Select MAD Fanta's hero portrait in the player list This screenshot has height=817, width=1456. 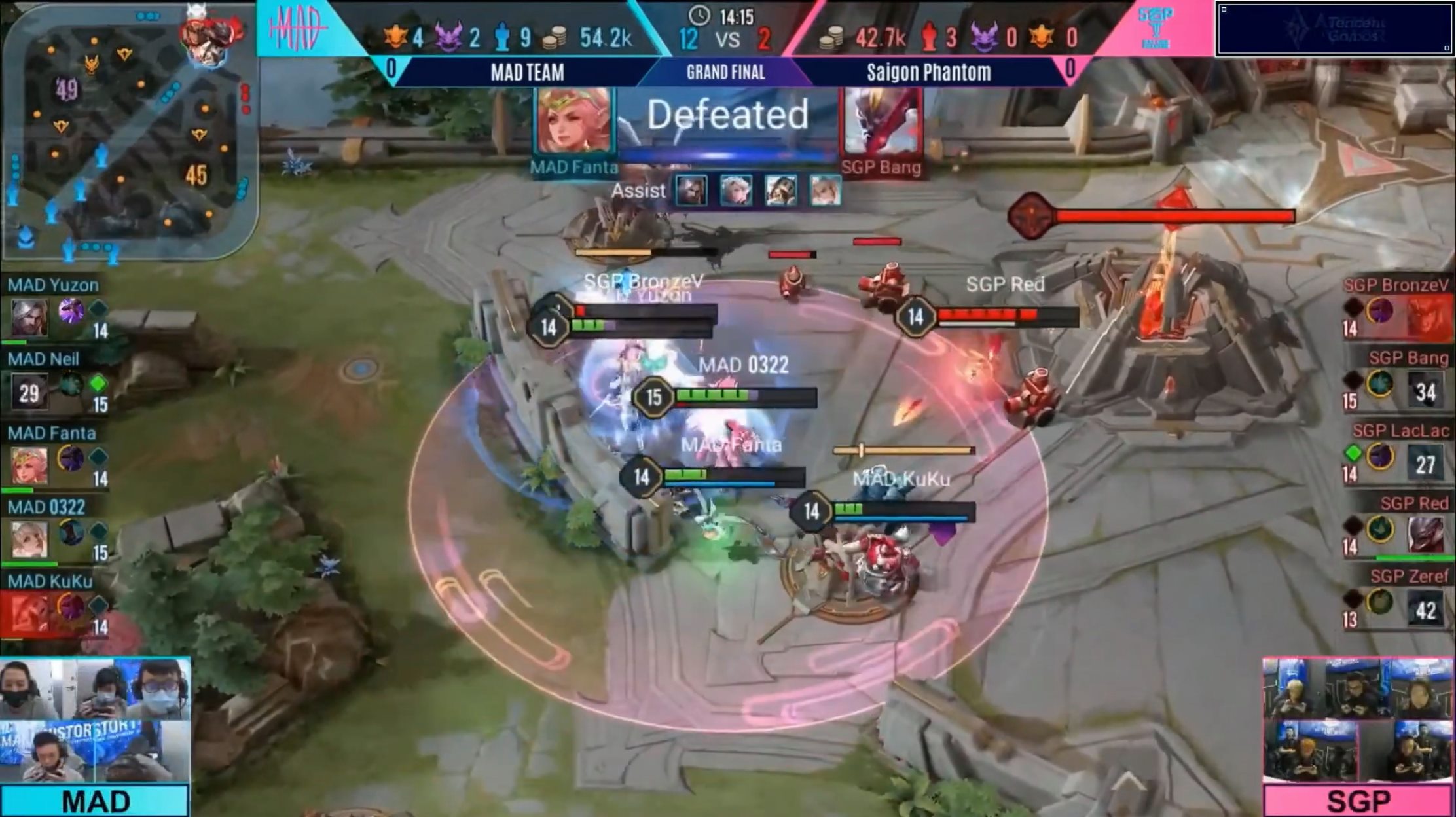click(29, 465)
